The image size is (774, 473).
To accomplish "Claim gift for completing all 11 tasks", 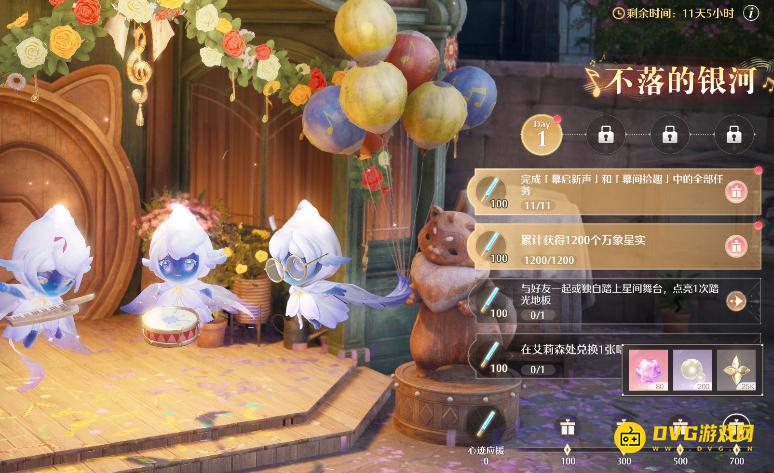I will 736,191.
